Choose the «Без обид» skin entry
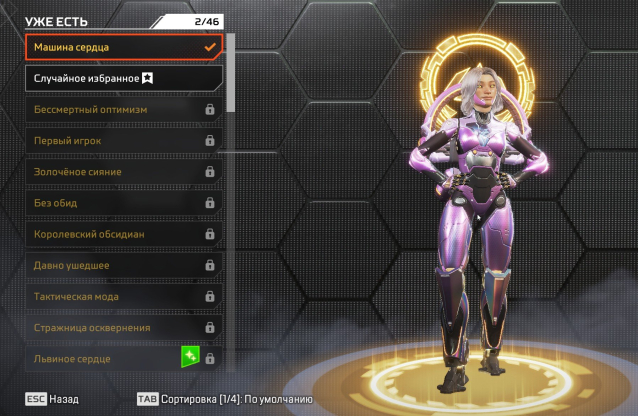The width and height of the screenshot is (638, 416). click(123, 203)
